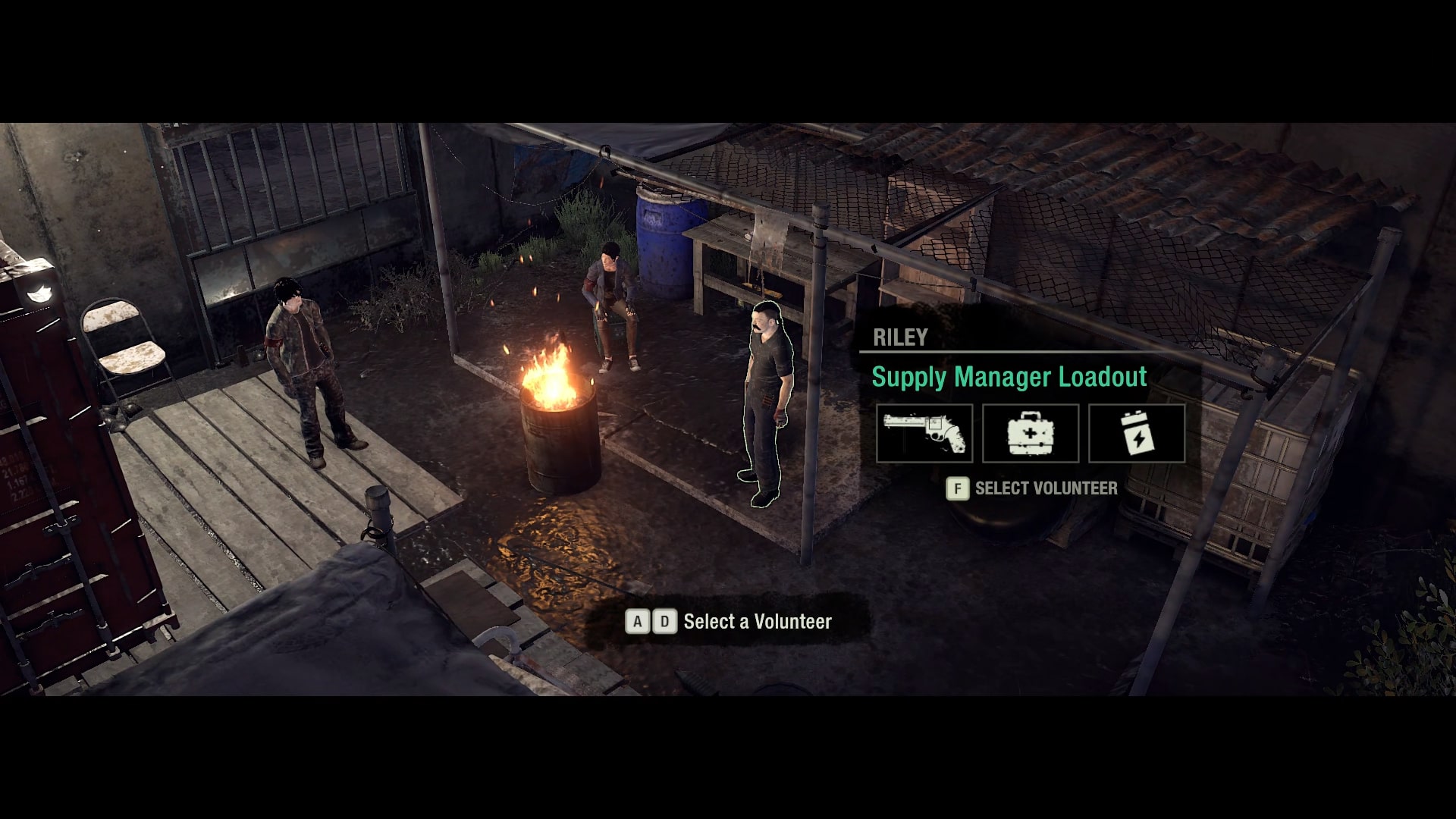Inspect the first aid kit slot
Viewport: 1456px width, 819px height.
tap(1030, 433)
